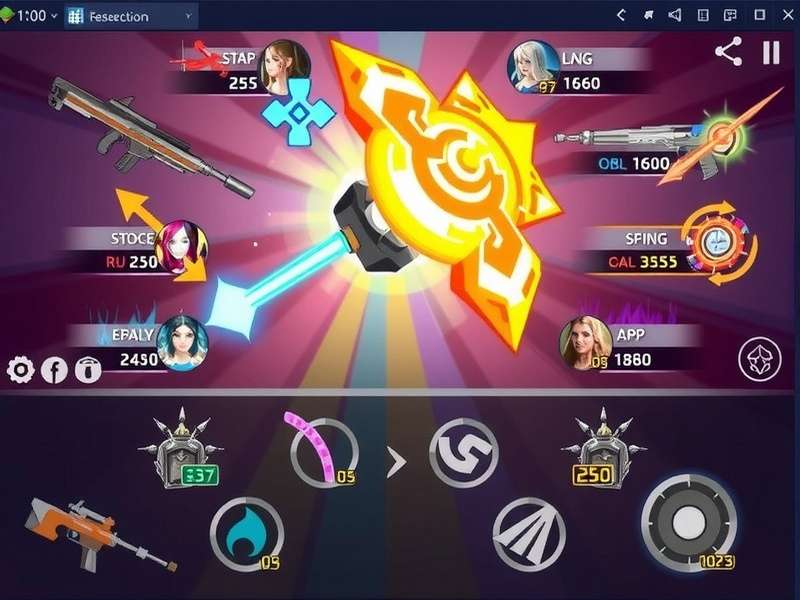Activate the blue flame ability
The image size is (800, 600).
click(x=246, y=535)
